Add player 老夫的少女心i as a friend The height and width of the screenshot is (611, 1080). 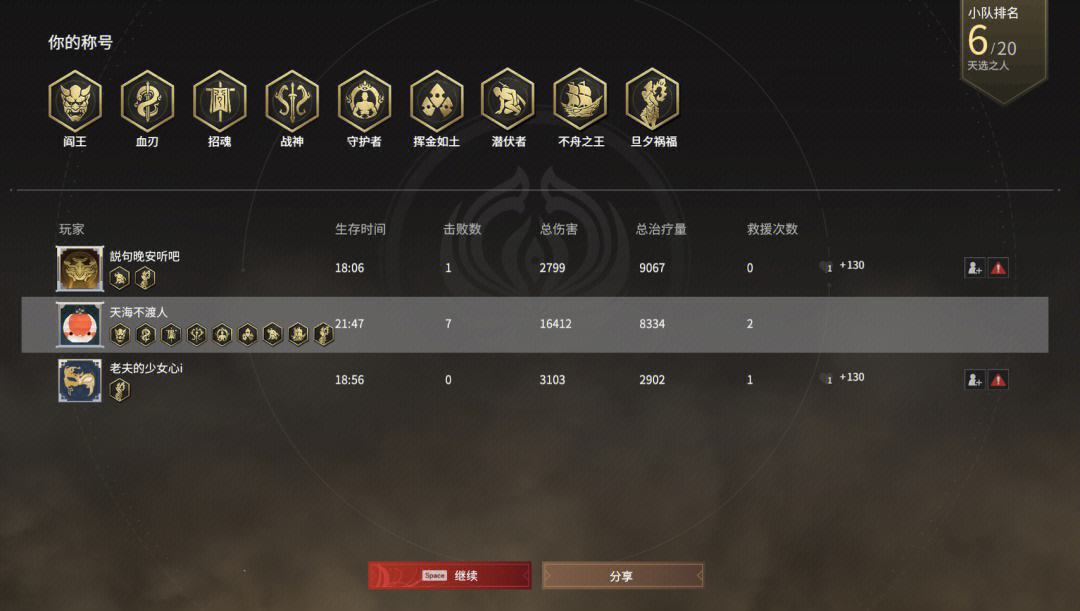coord(974,379)
